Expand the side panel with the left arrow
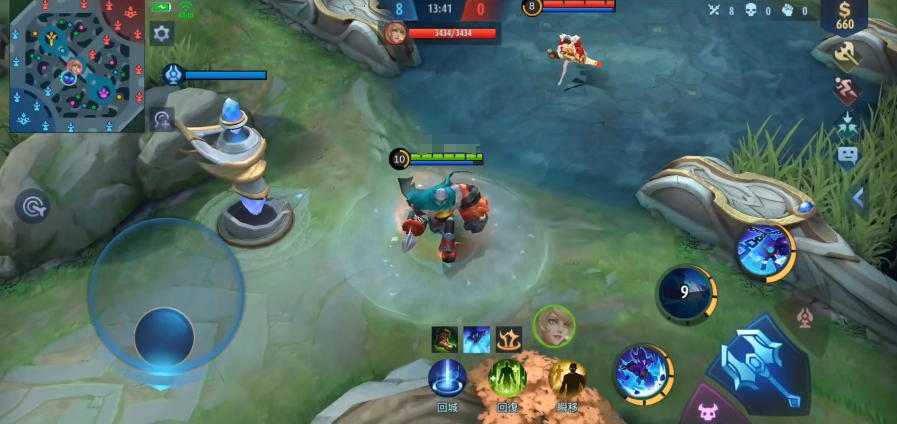The width and height of the screenshot is (897, 424). tap(858, 198)
